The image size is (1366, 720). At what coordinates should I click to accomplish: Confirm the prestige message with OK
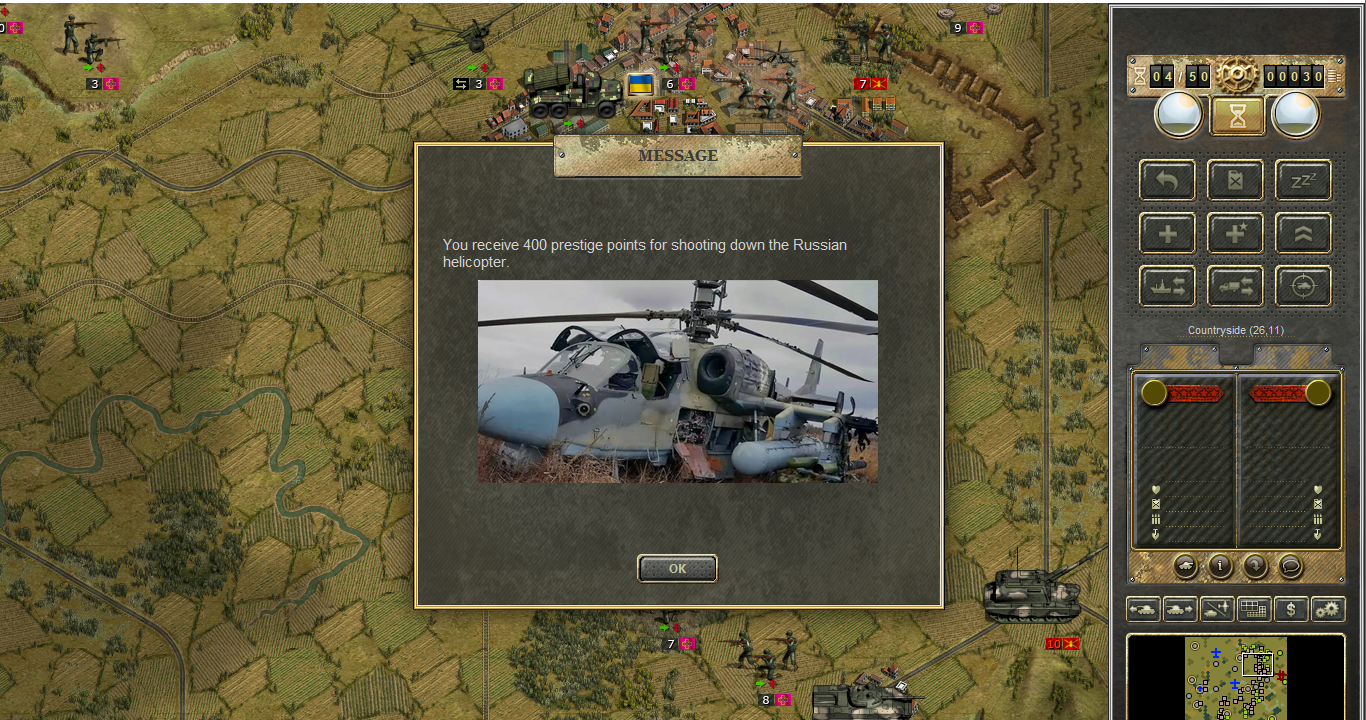(677, 568)
